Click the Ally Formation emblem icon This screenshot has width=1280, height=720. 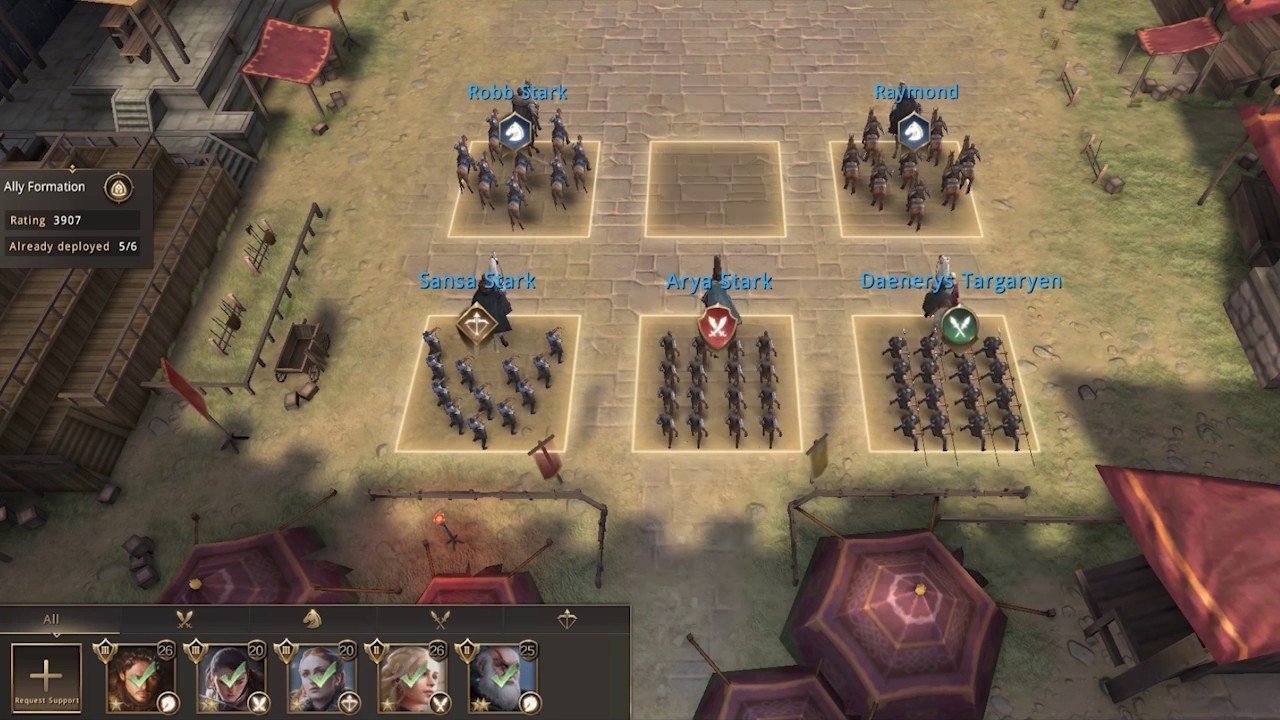coord(119,187)
